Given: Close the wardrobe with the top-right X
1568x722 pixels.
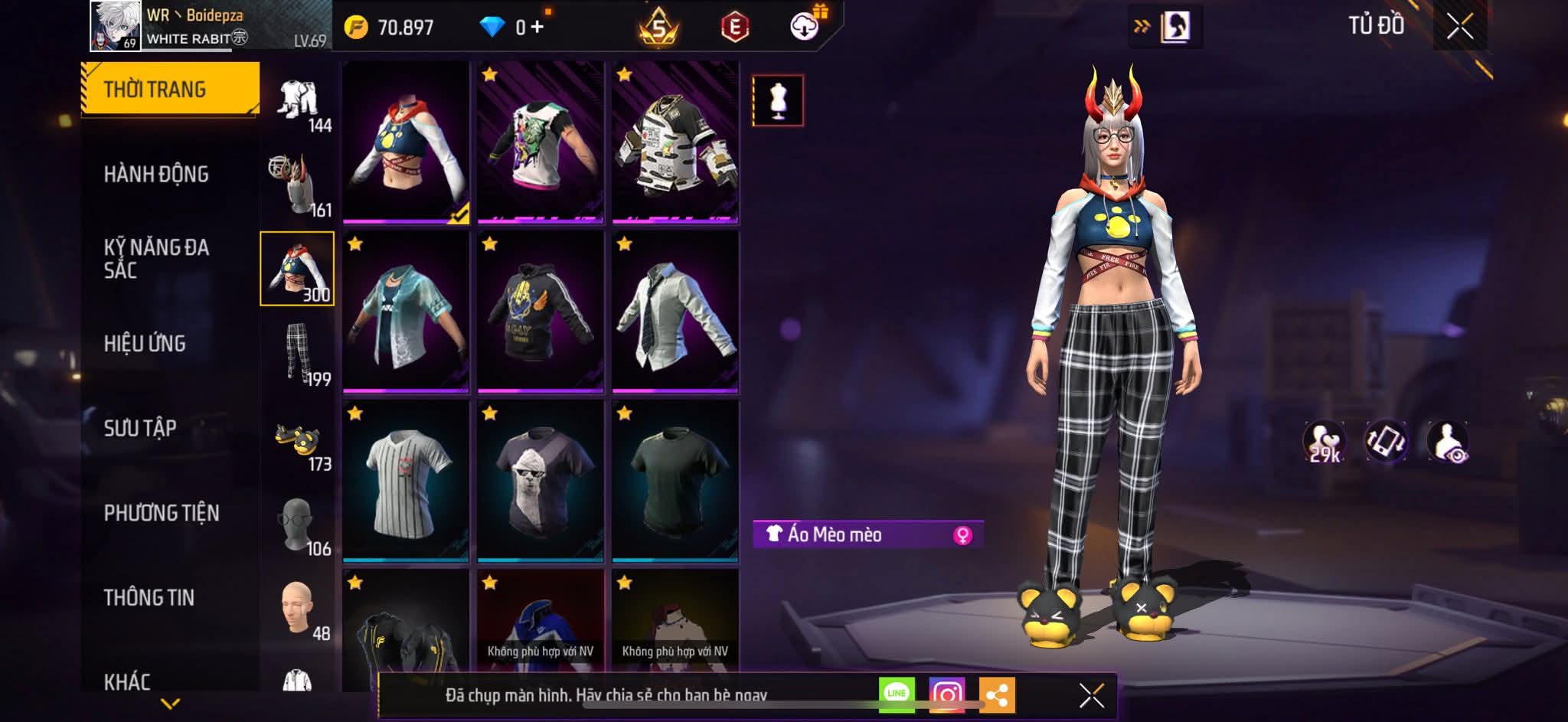Looking at the screenshot, I should point(1459,28).
